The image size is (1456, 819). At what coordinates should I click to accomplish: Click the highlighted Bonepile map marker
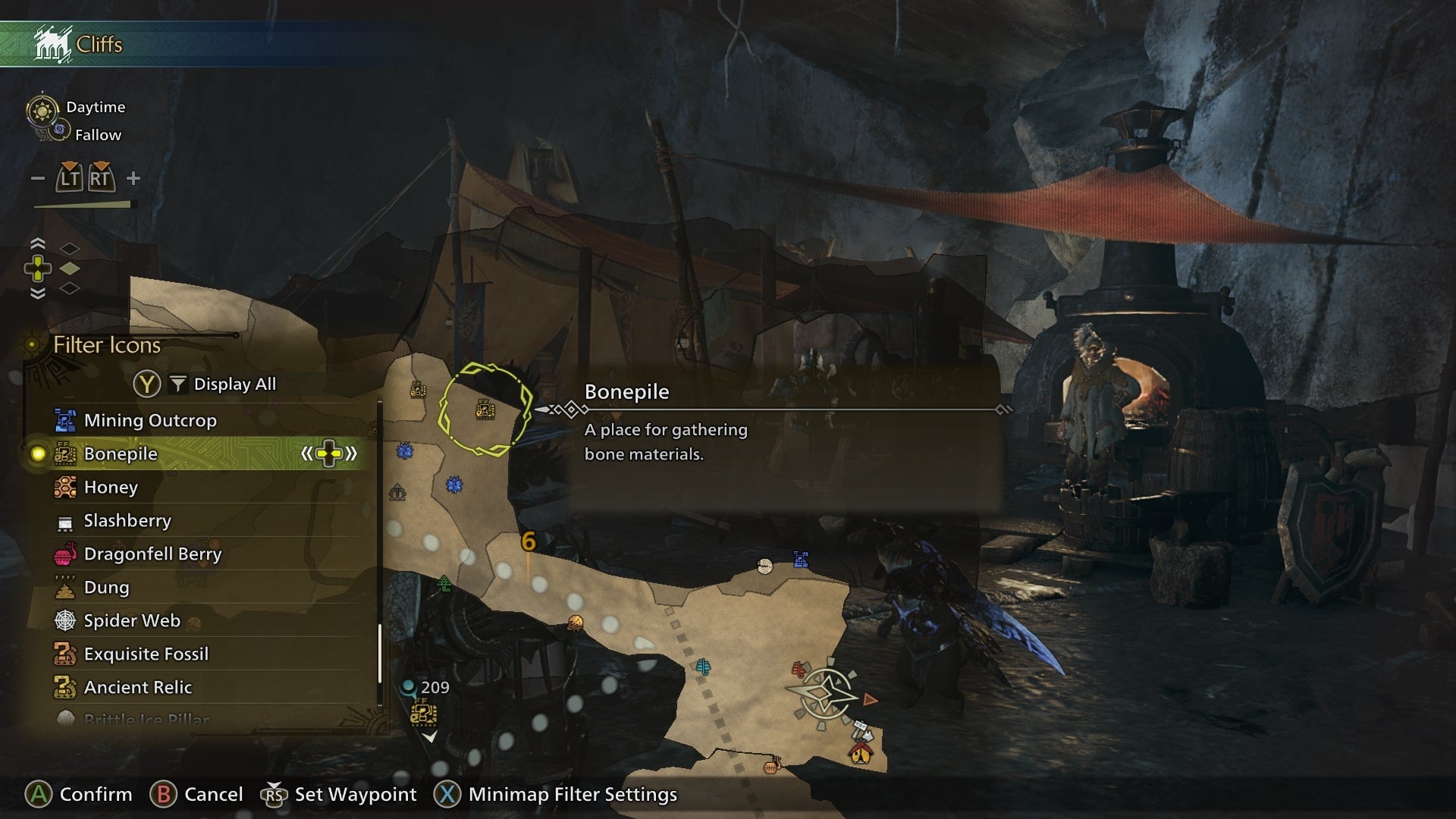tap(485, 410)
